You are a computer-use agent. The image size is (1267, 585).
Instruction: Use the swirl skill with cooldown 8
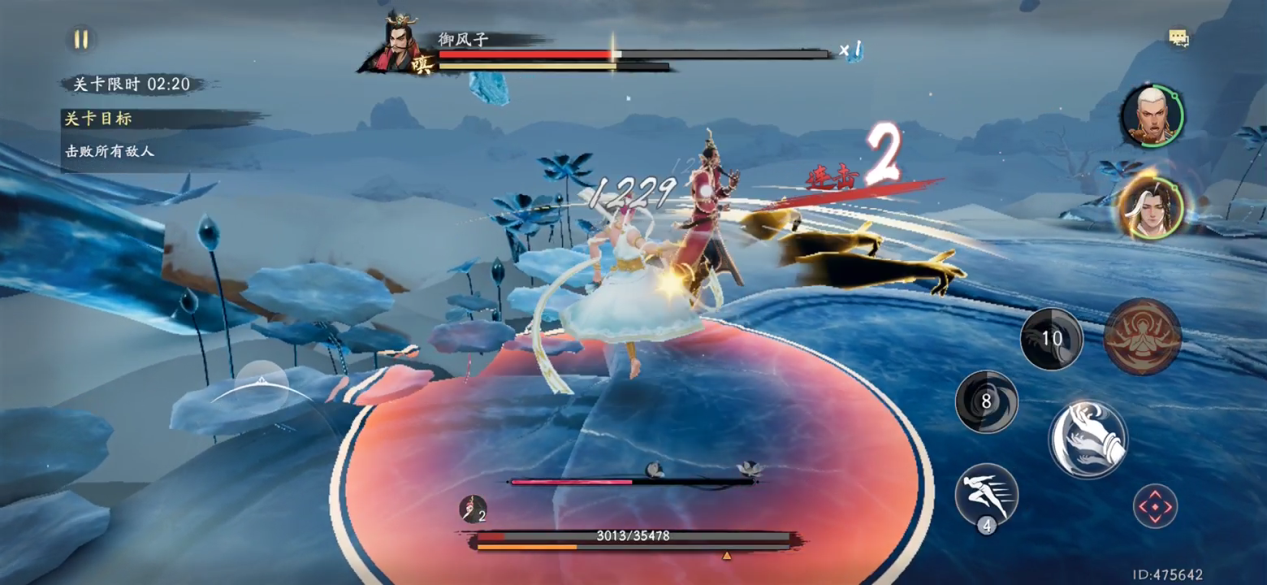click(986, 402)
